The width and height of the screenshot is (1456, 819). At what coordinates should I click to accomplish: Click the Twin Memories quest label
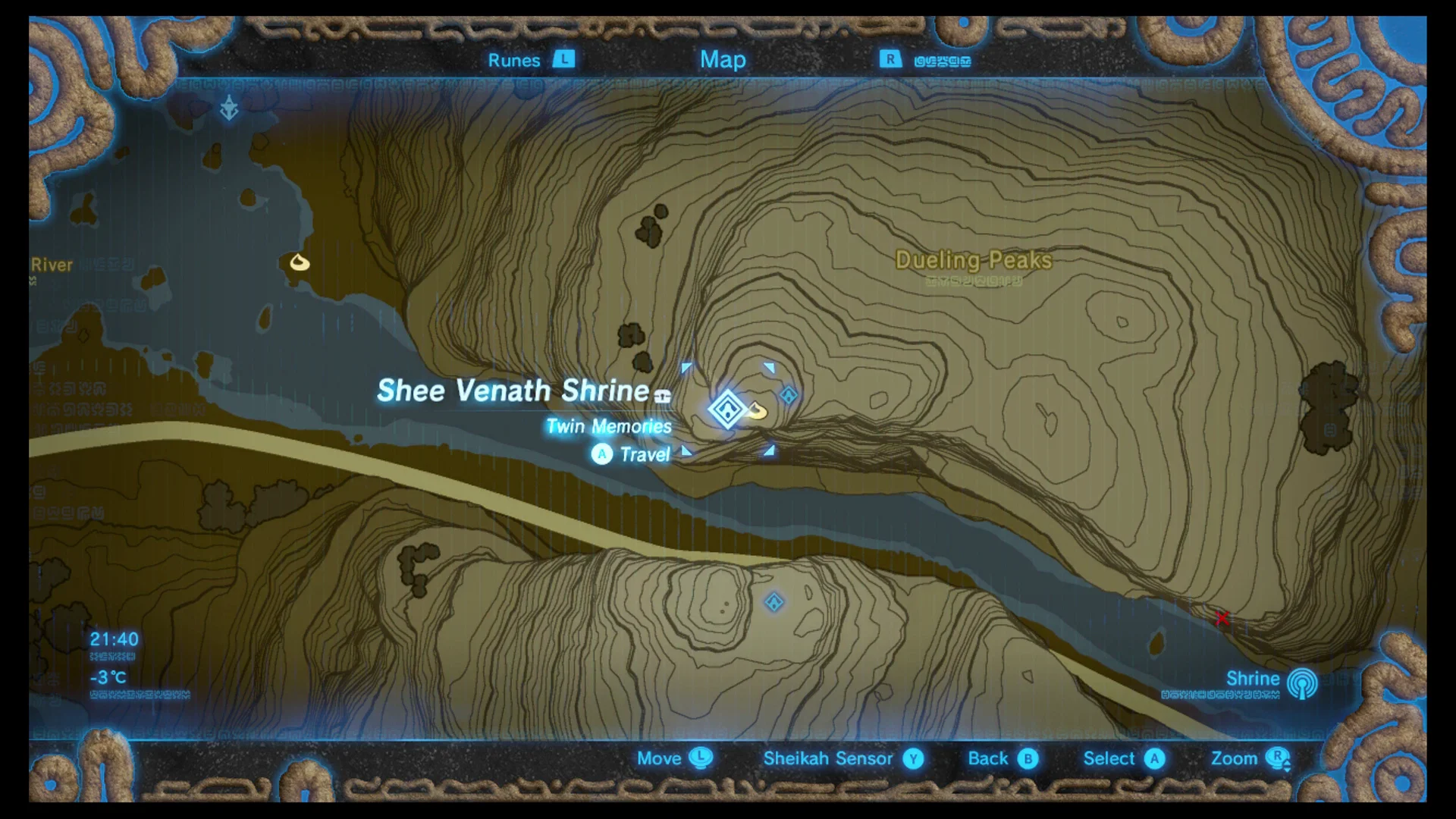point(607,427)
